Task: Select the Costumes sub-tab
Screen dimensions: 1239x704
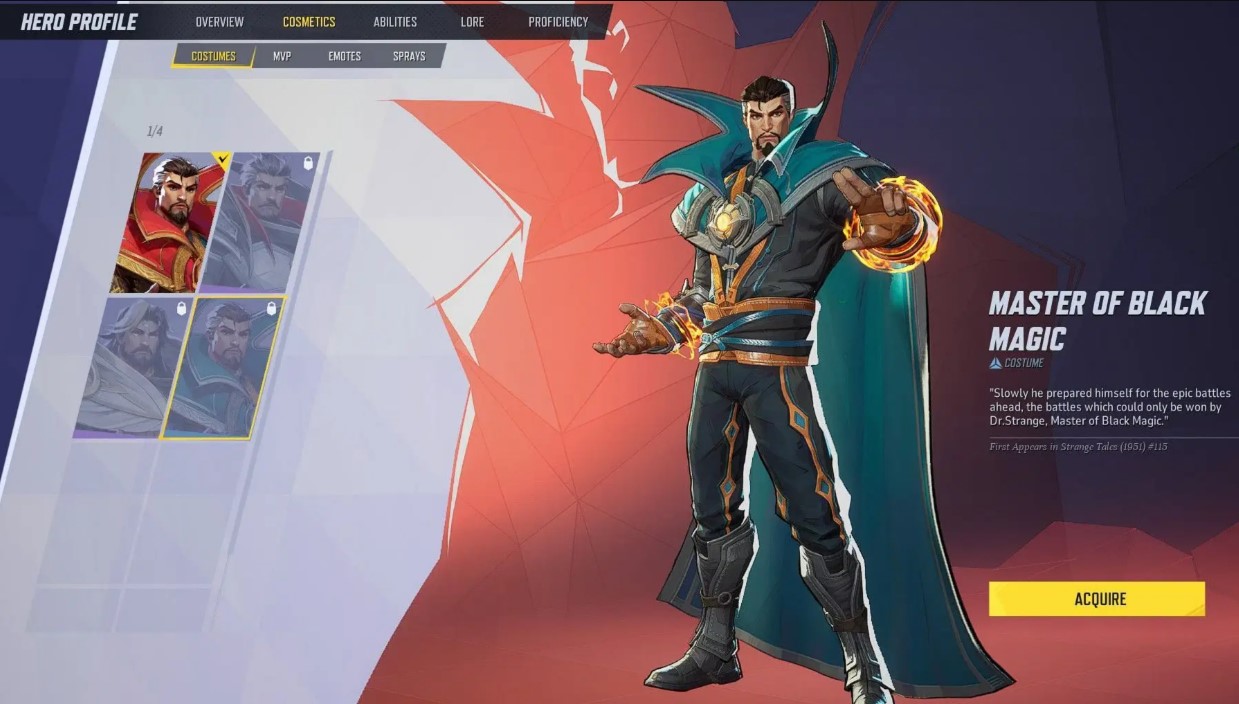Action: tap(213, 56)
